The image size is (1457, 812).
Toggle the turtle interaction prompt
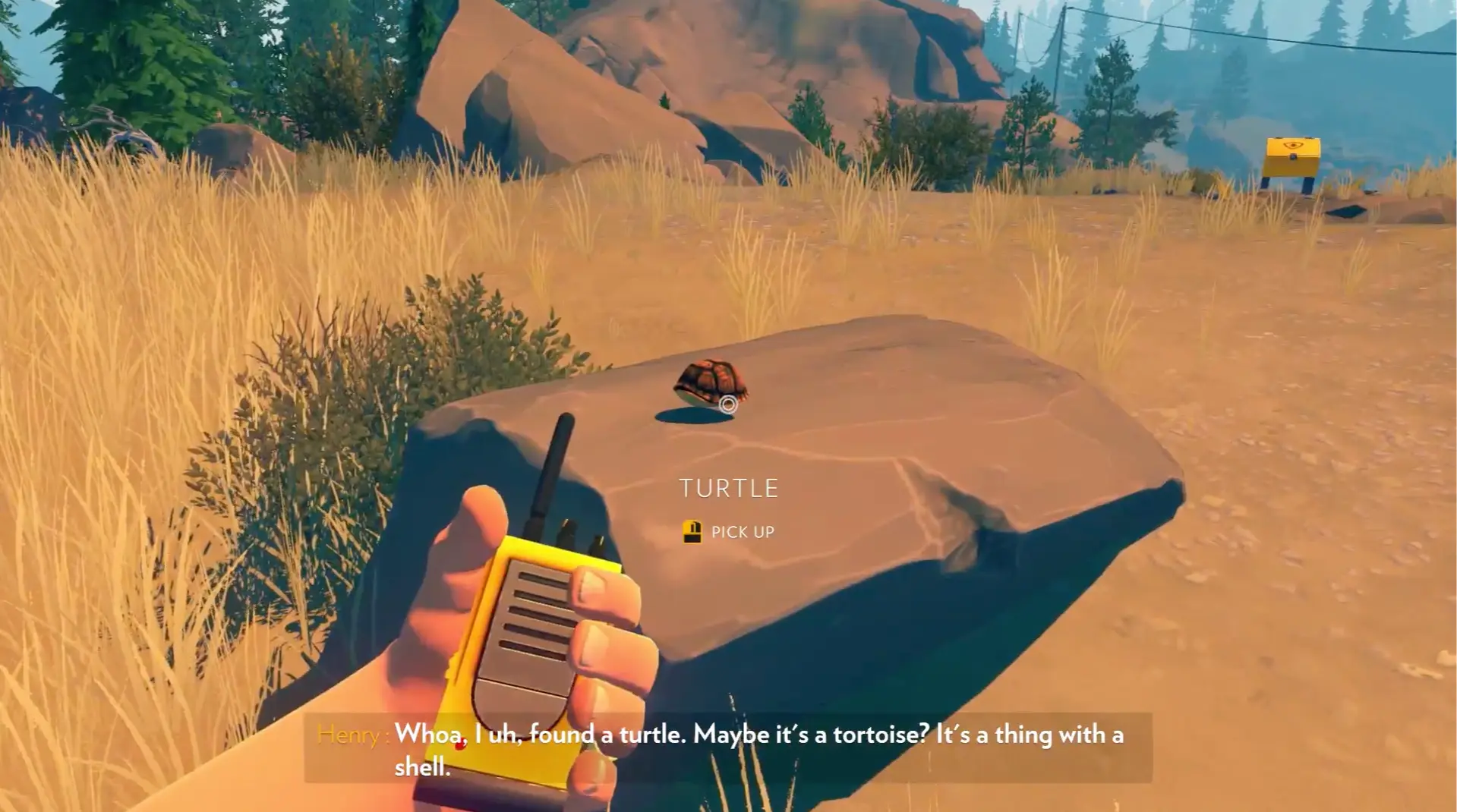pos(729,531)
